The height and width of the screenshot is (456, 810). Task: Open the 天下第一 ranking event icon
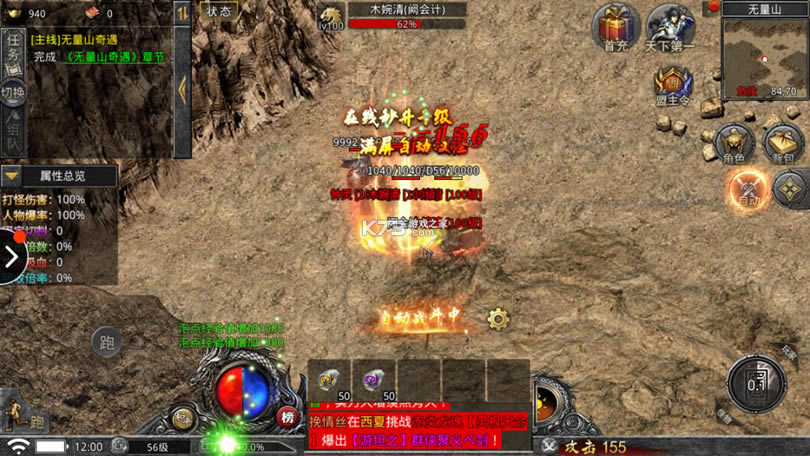click(x=670, y=25)
